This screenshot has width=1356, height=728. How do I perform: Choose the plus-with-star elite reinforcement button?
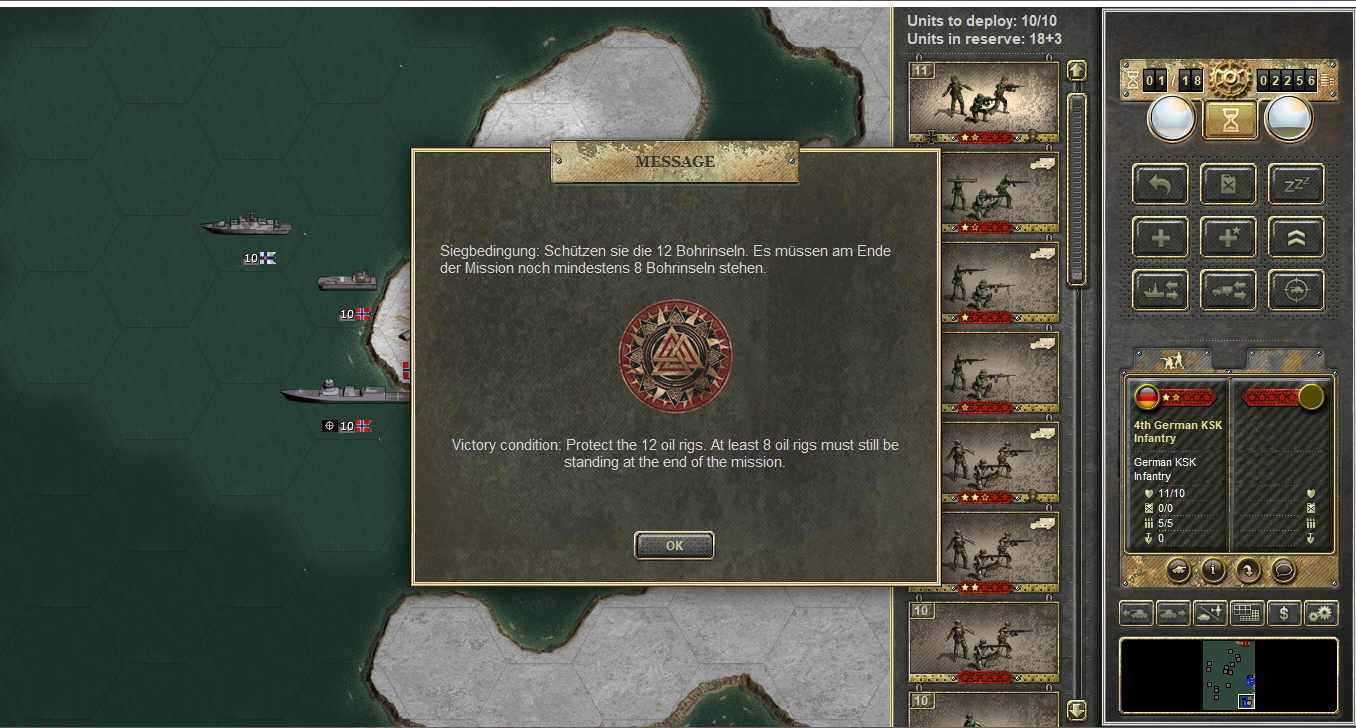(1228, 237)
